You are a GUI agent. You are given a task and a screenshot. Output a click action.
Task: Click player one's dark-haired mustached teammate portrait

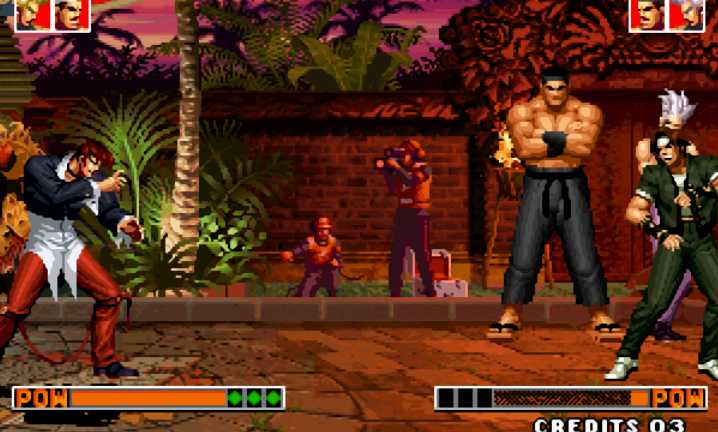click(71, 14)
